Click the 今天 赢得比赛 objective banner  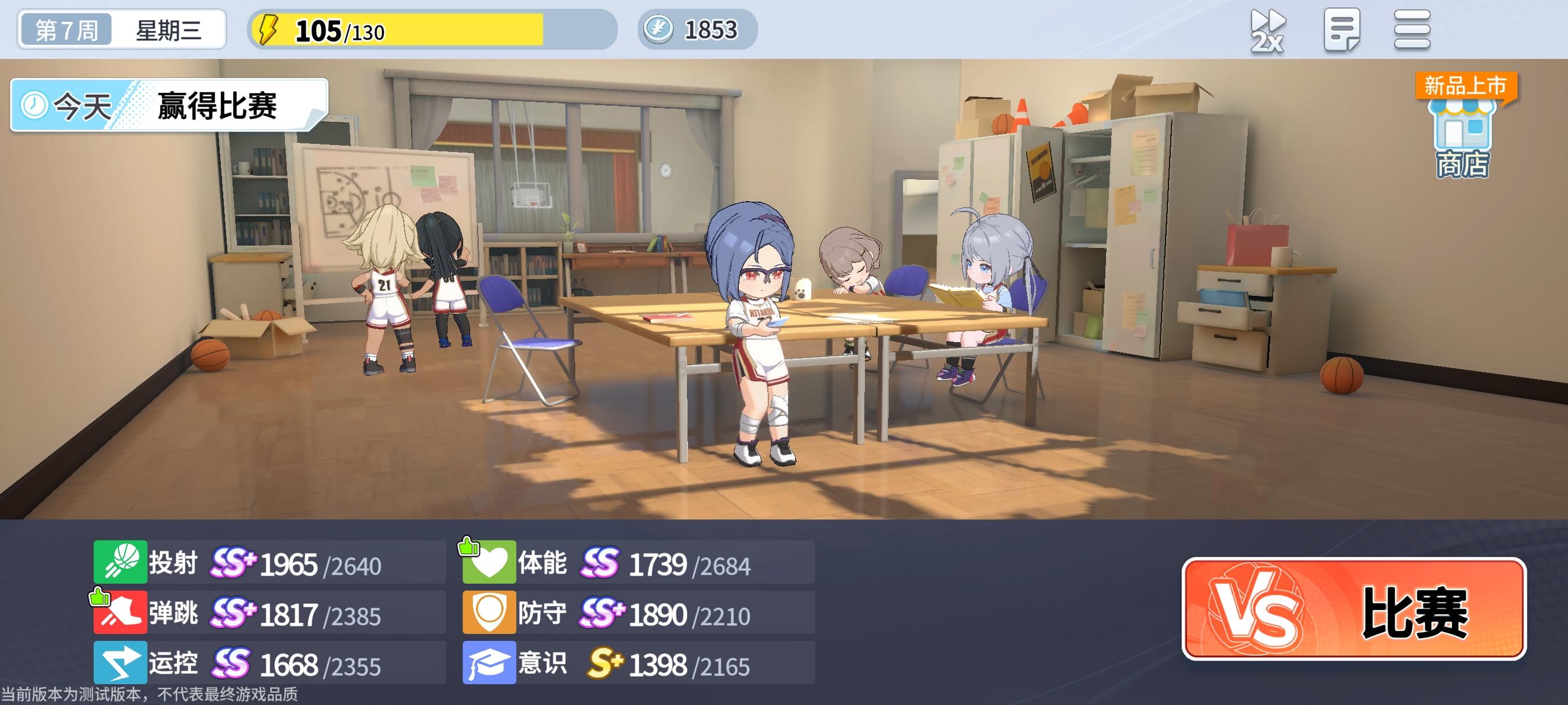[164, 107]
